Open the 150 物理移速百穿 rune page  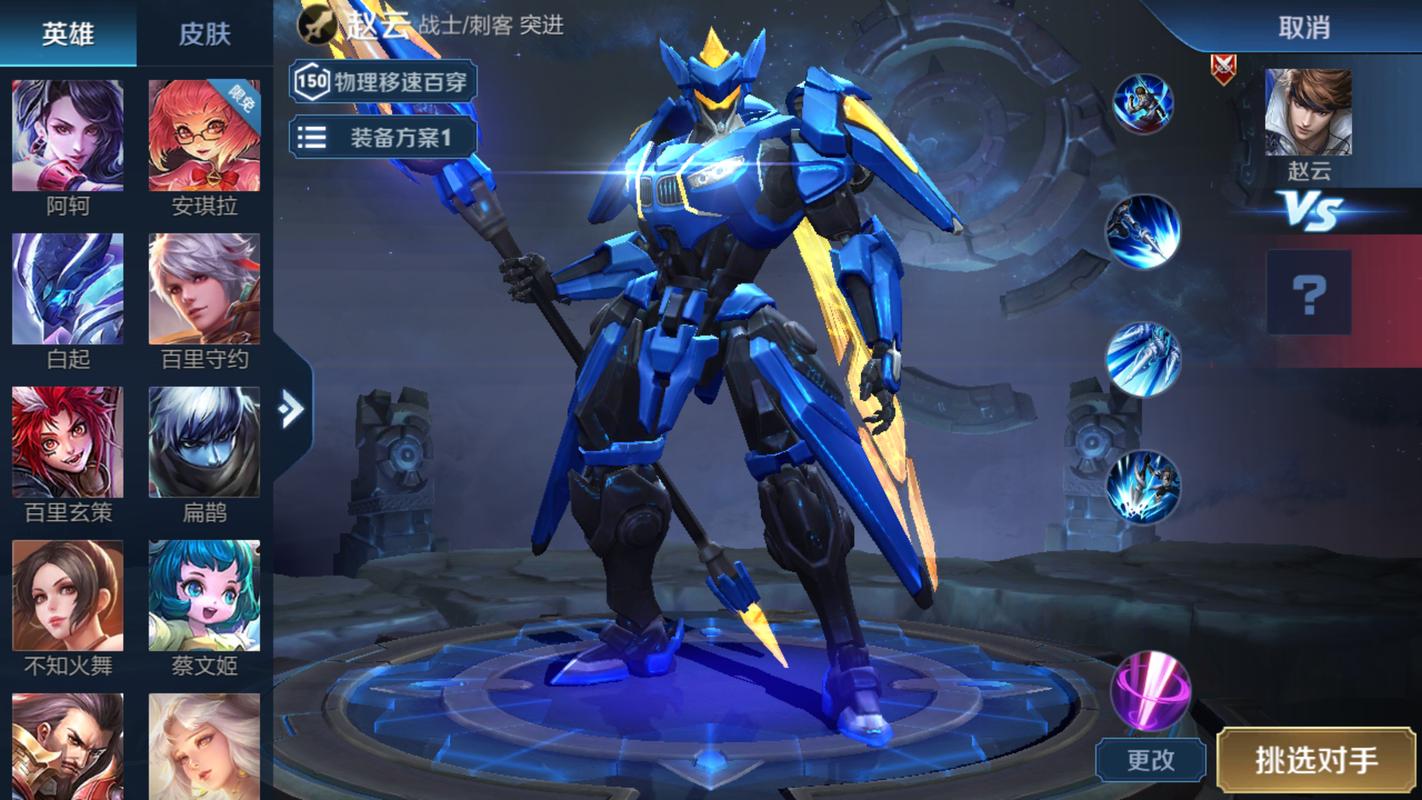click(383, 82)
